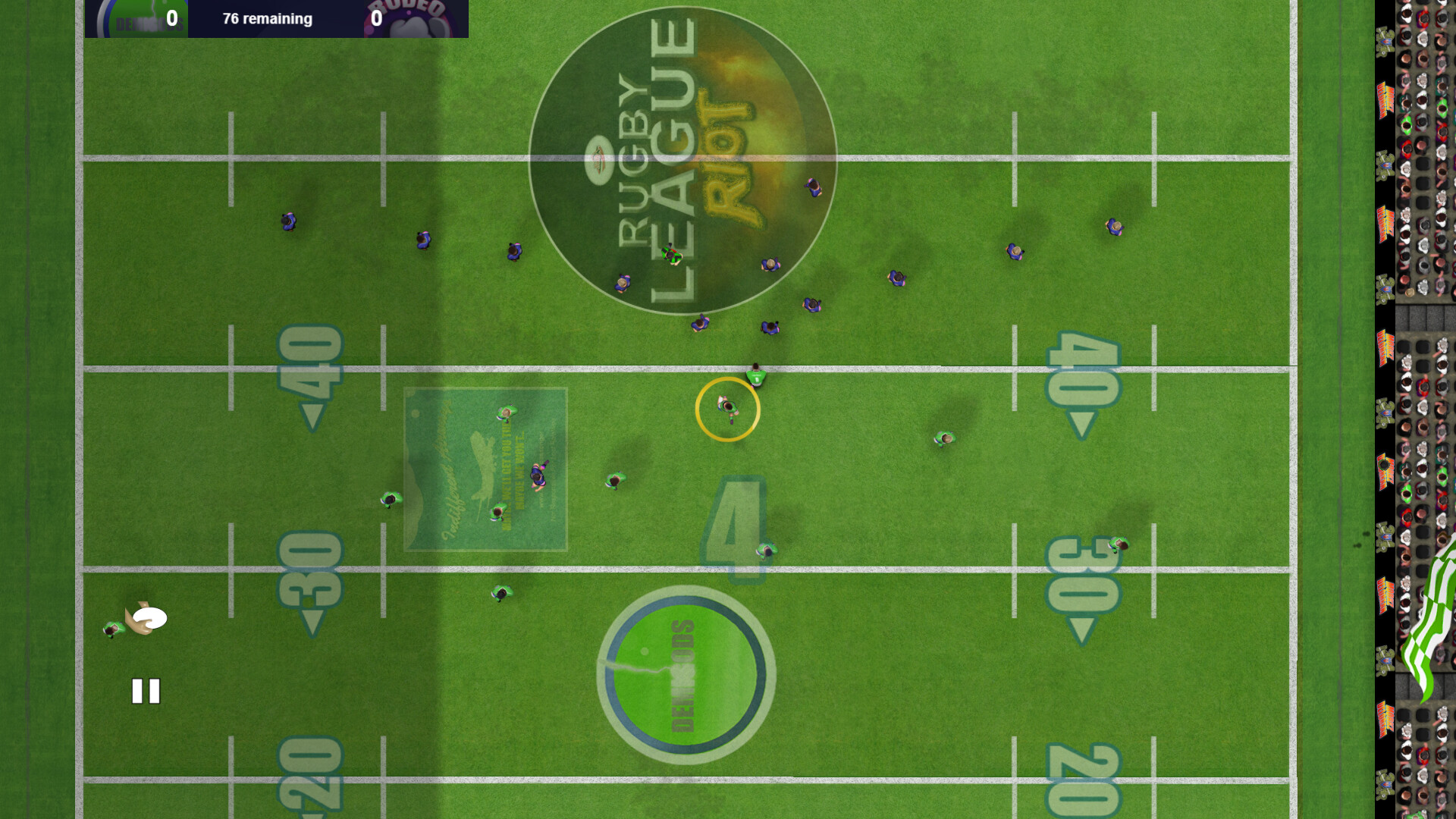The height and width of the screenshot is (819, 1456).
Task: Select the white rugby ball near the sideline
Action: point(149,618)
